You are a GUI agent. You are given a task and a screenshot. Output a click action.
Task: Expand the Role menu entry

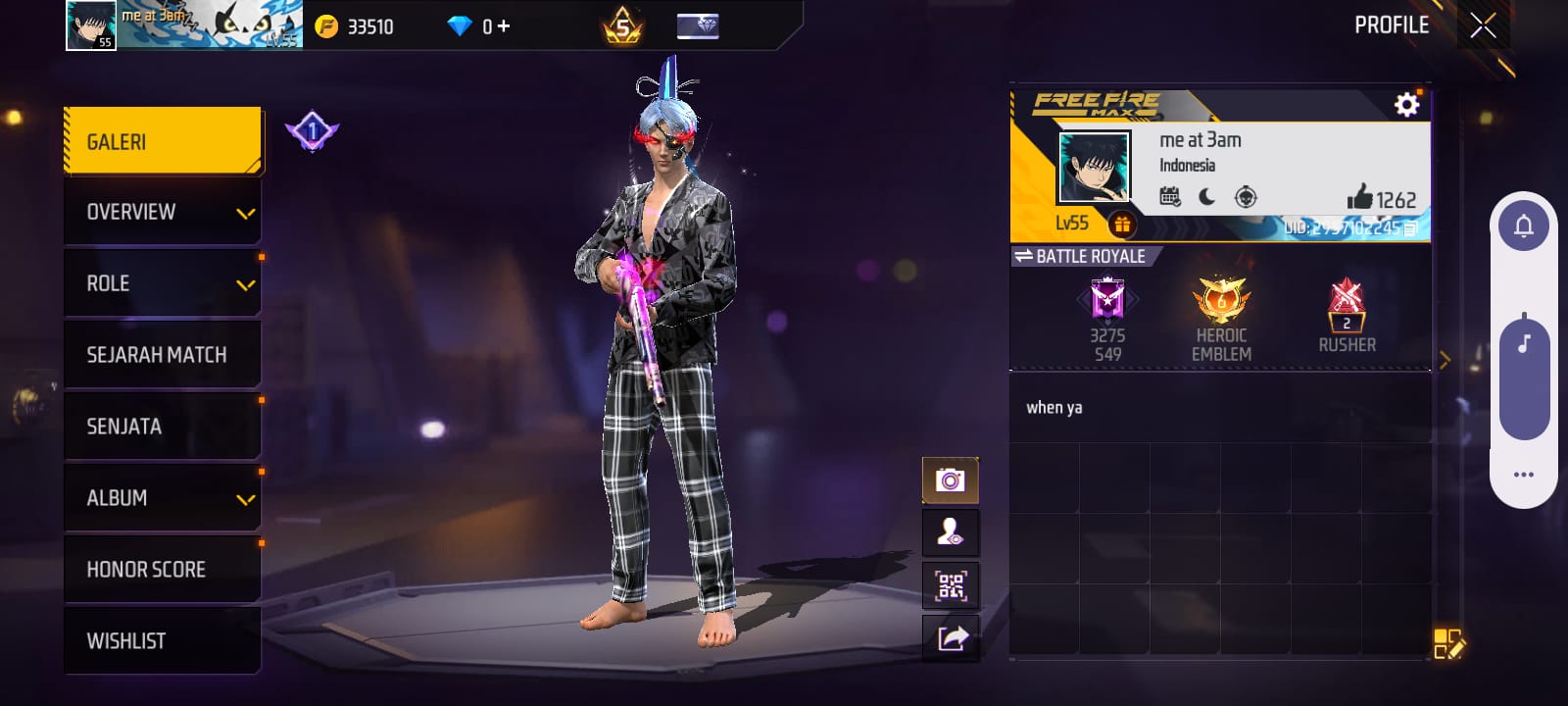[163, 284]
